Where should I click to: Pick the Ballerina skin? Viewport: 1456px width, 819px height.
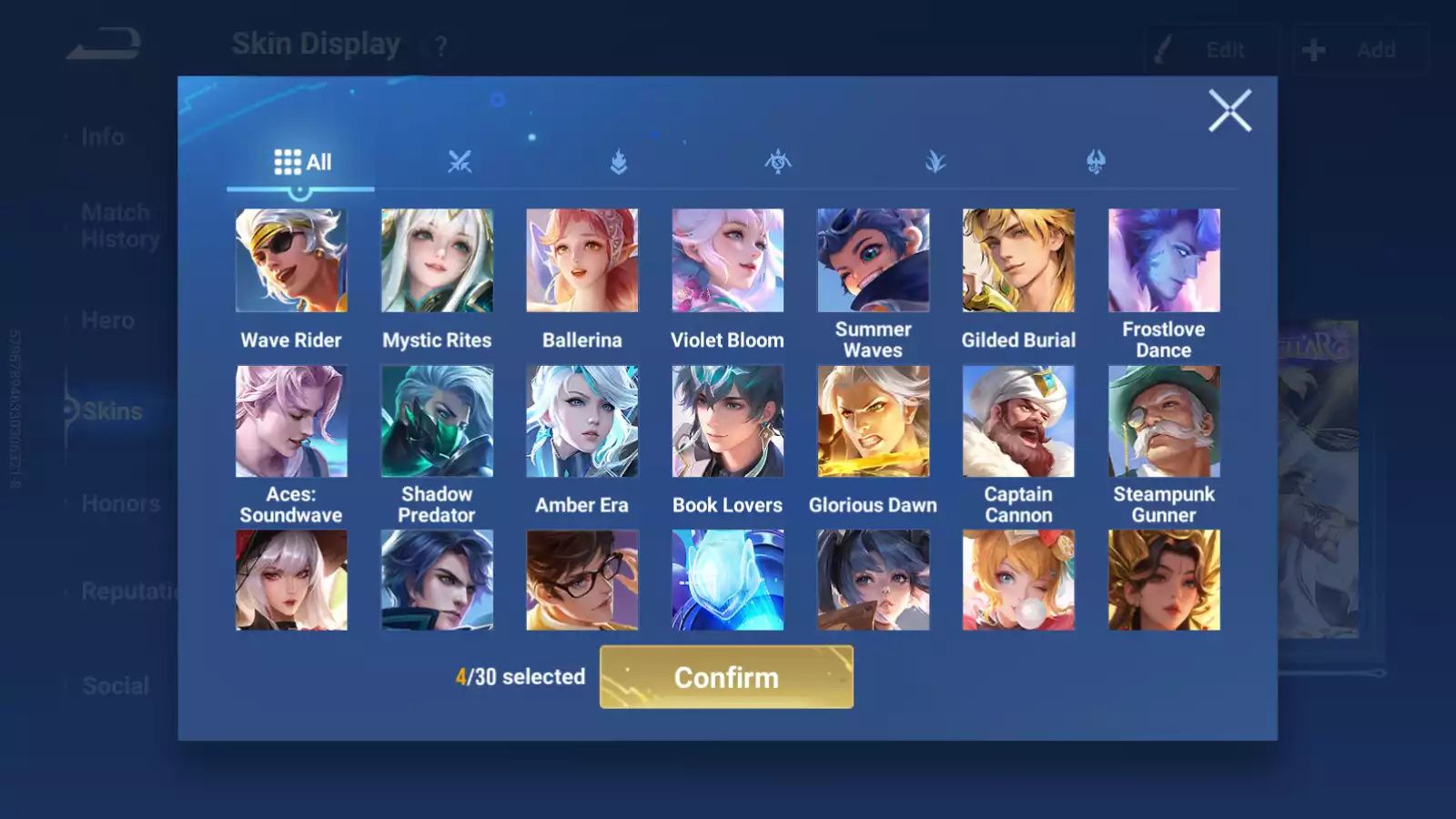[x=582, y=261]
